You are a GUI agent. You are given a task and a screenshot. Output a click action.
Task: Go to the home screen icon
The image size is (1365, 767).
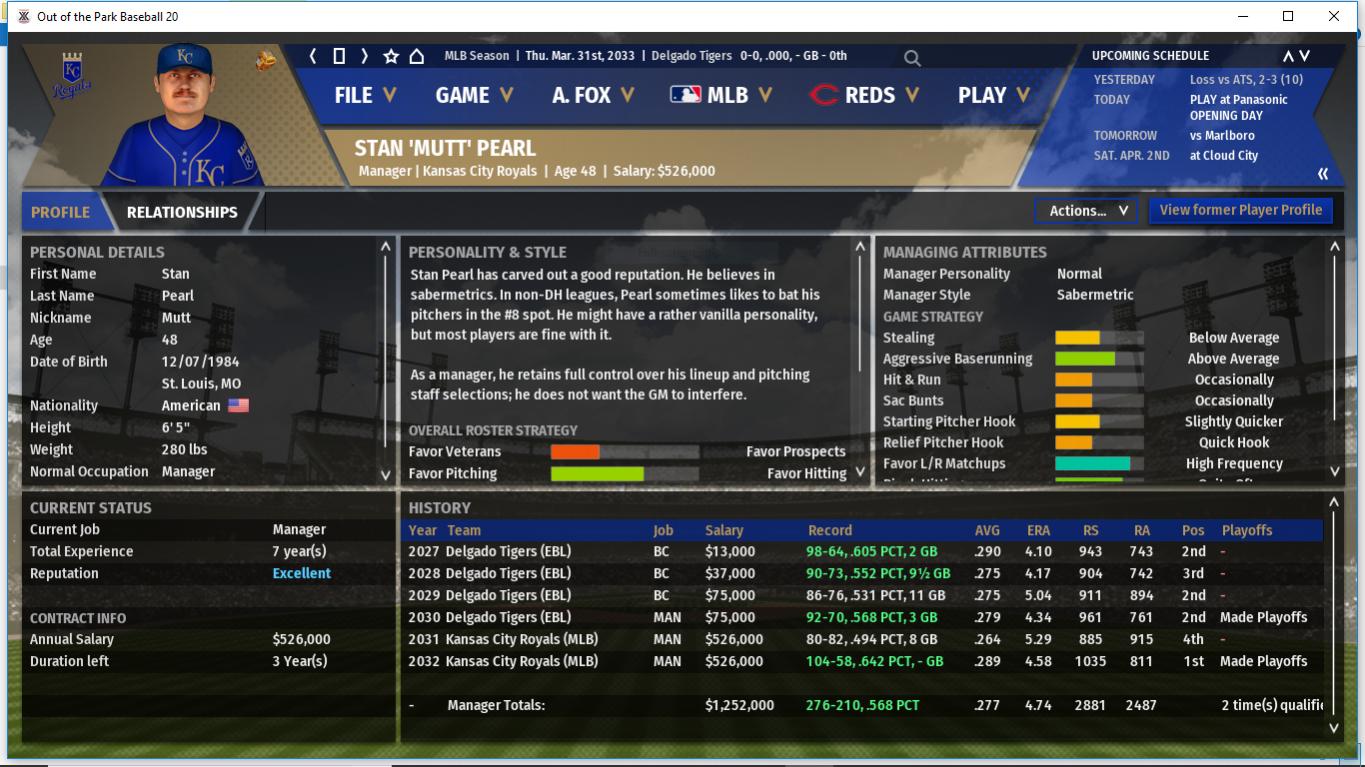click(417, 56)
